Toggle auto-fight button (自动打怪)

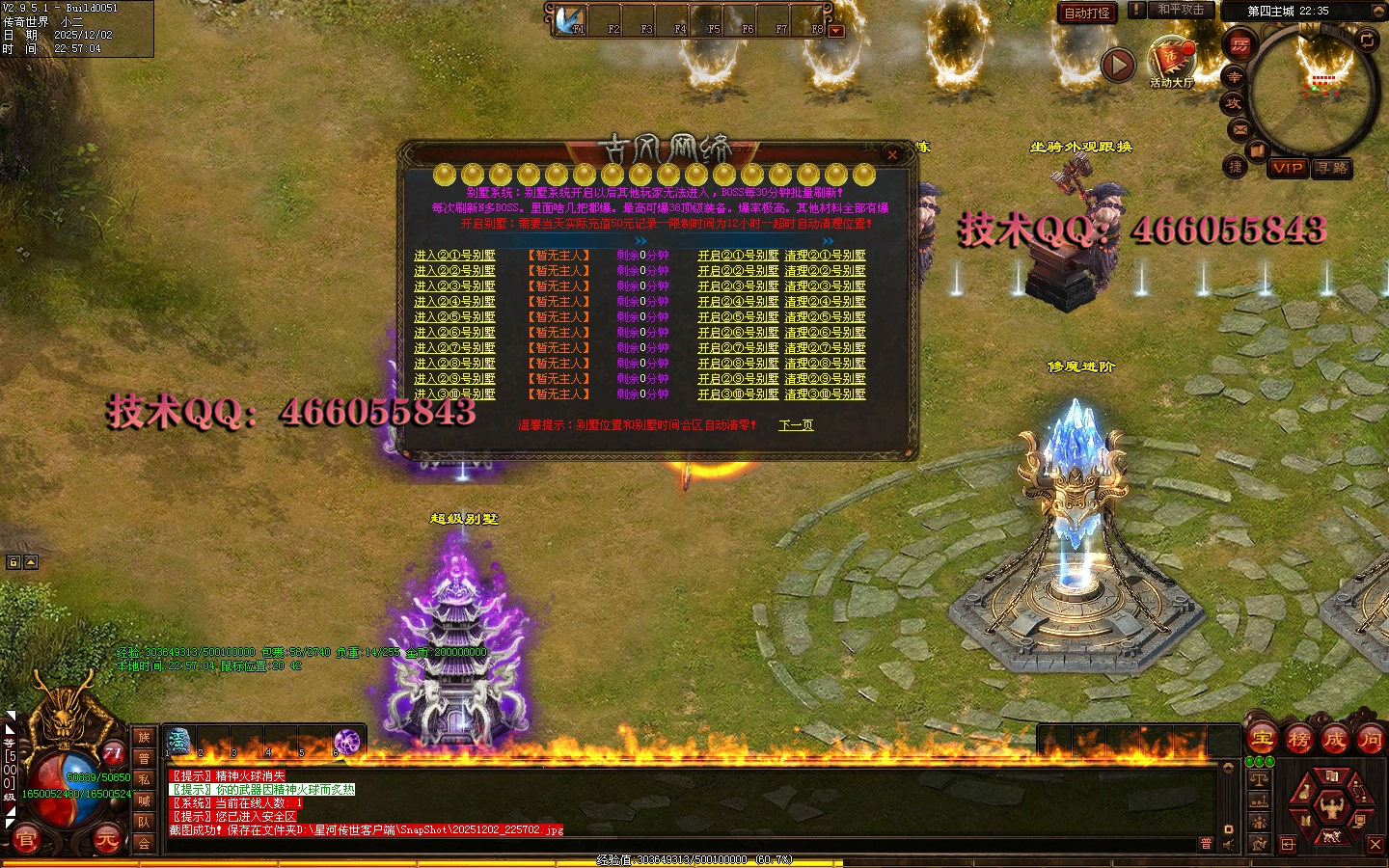click(1087, 13)
